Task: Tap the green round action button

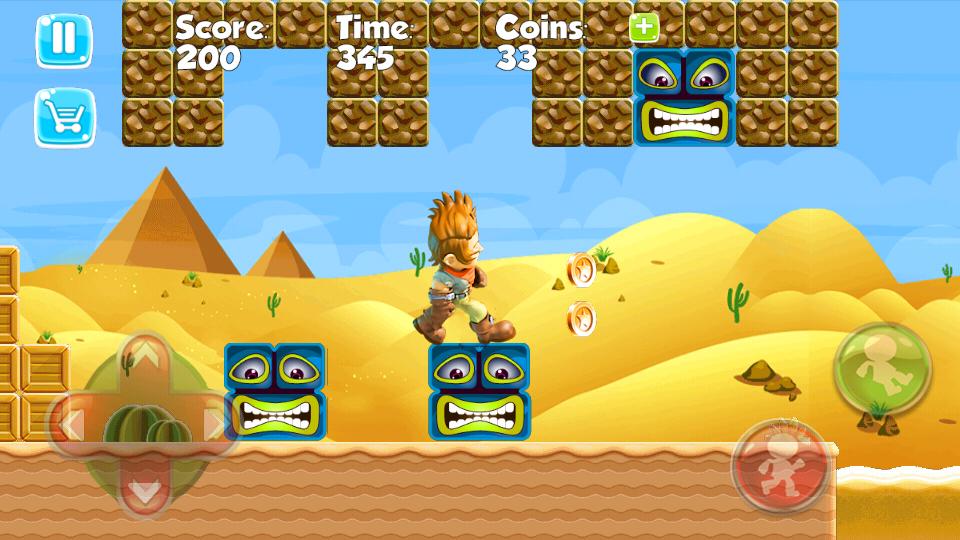Action: click(882, 366)
